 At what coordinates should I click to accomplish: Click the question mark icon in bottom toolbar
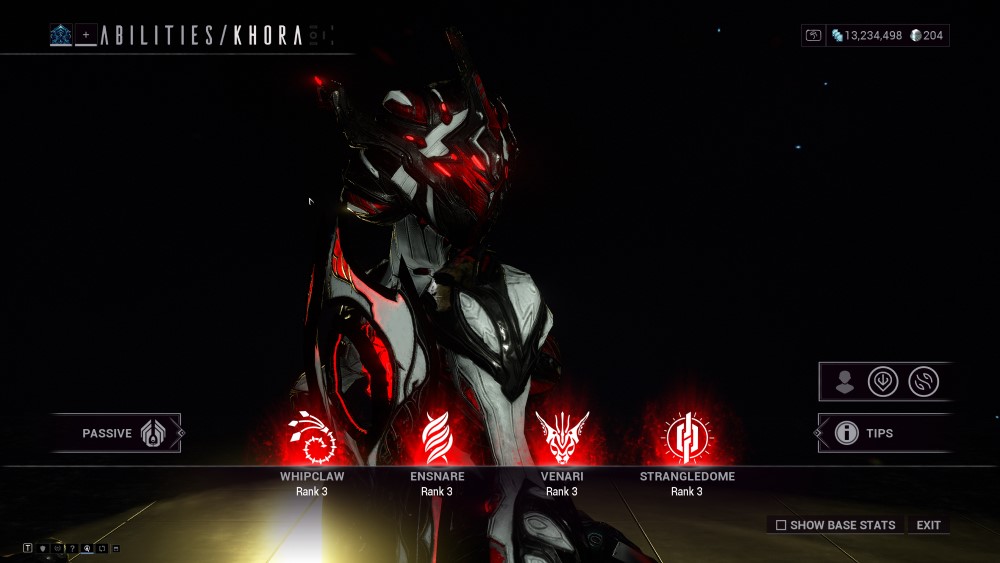coord(72,548)
